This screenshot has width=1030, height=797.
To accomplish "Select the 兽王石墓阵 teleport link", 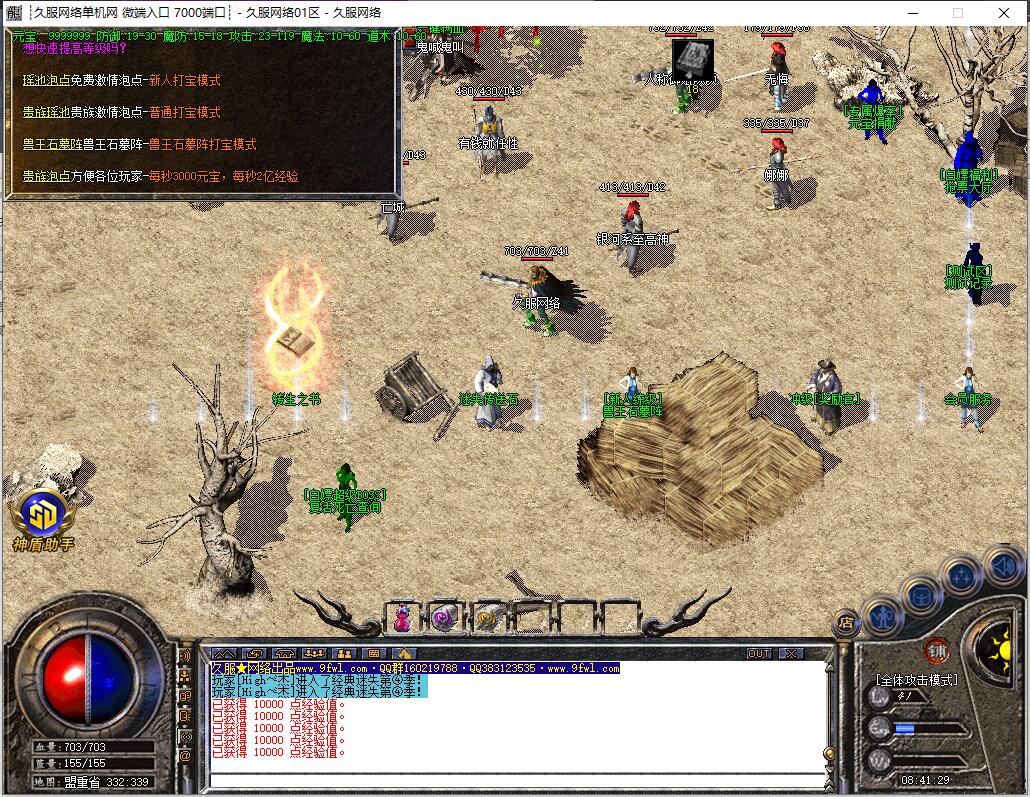I will pos(52,144).
